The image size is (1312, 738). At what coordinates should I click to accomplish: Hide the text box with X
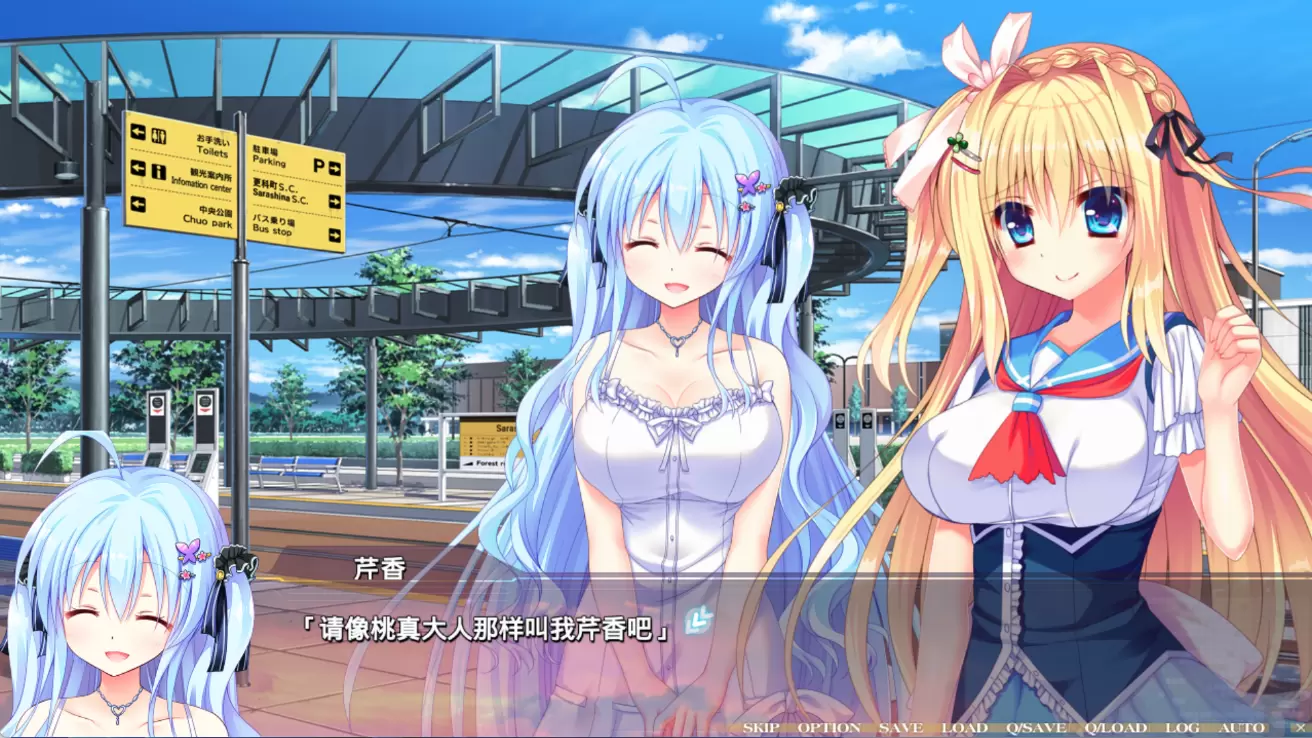click(x=1300, y=728)
